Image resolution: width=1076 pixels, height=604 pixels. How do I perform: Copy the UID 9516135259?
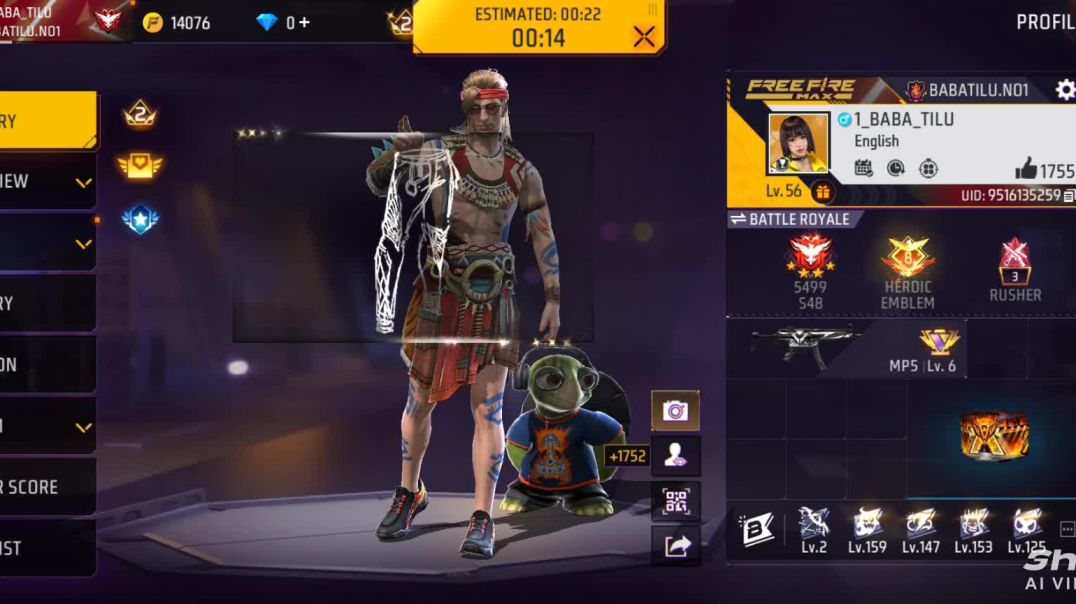(x=1069, y=196)
